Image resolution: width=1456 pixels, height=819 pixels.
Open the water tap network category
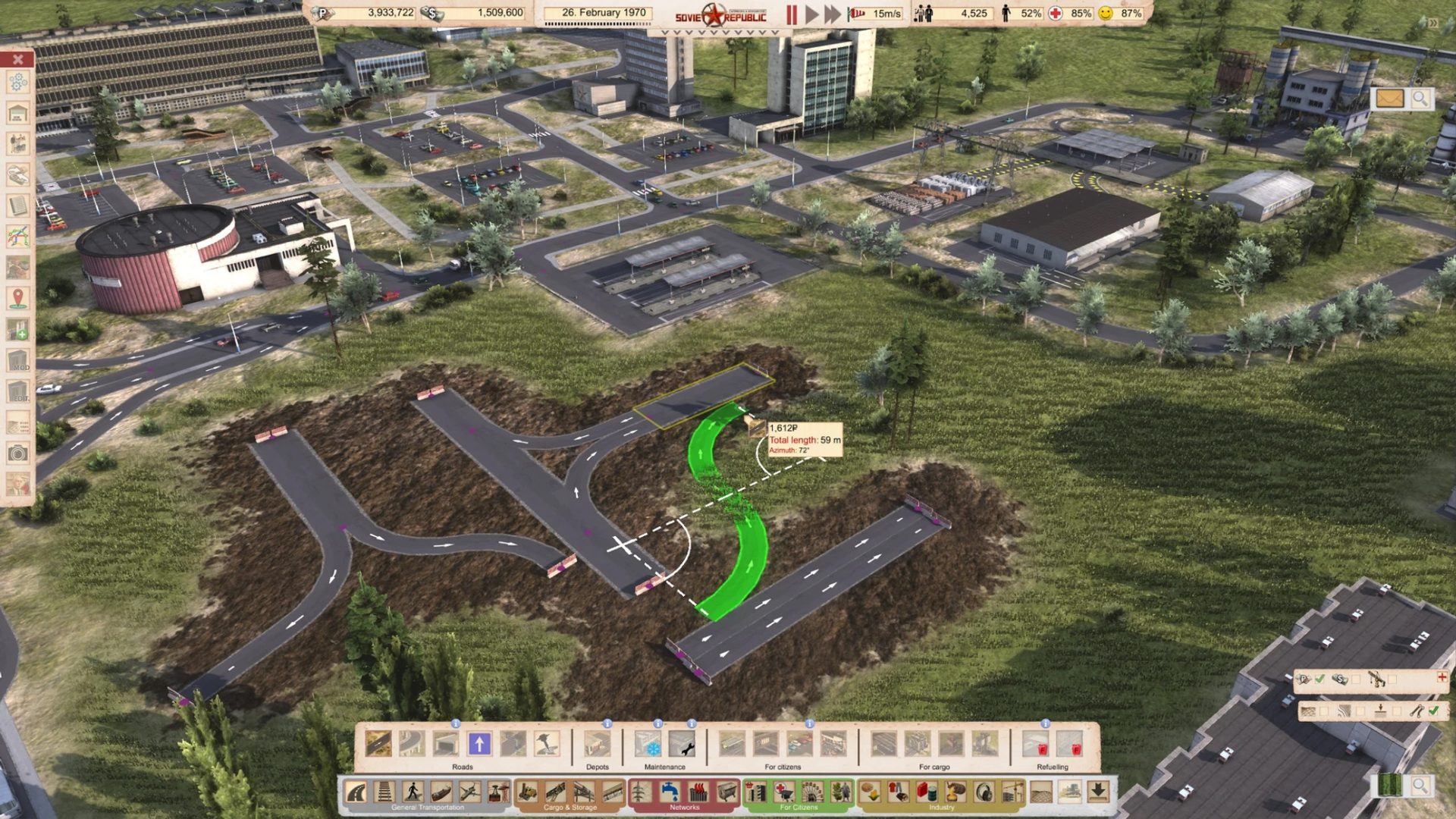tap(670, 792)
